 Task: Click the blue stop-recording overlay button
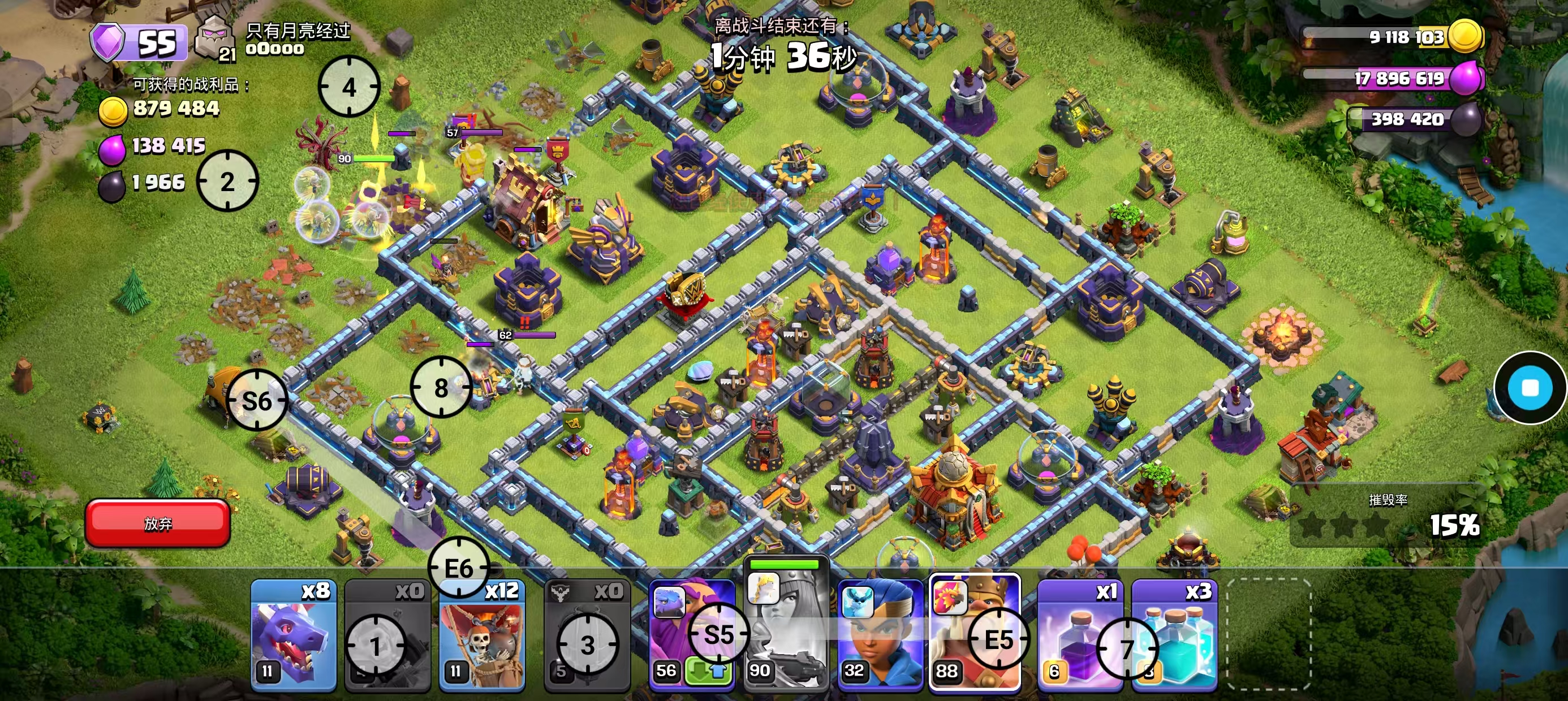pyautogui.click(x=1530, y=388)
